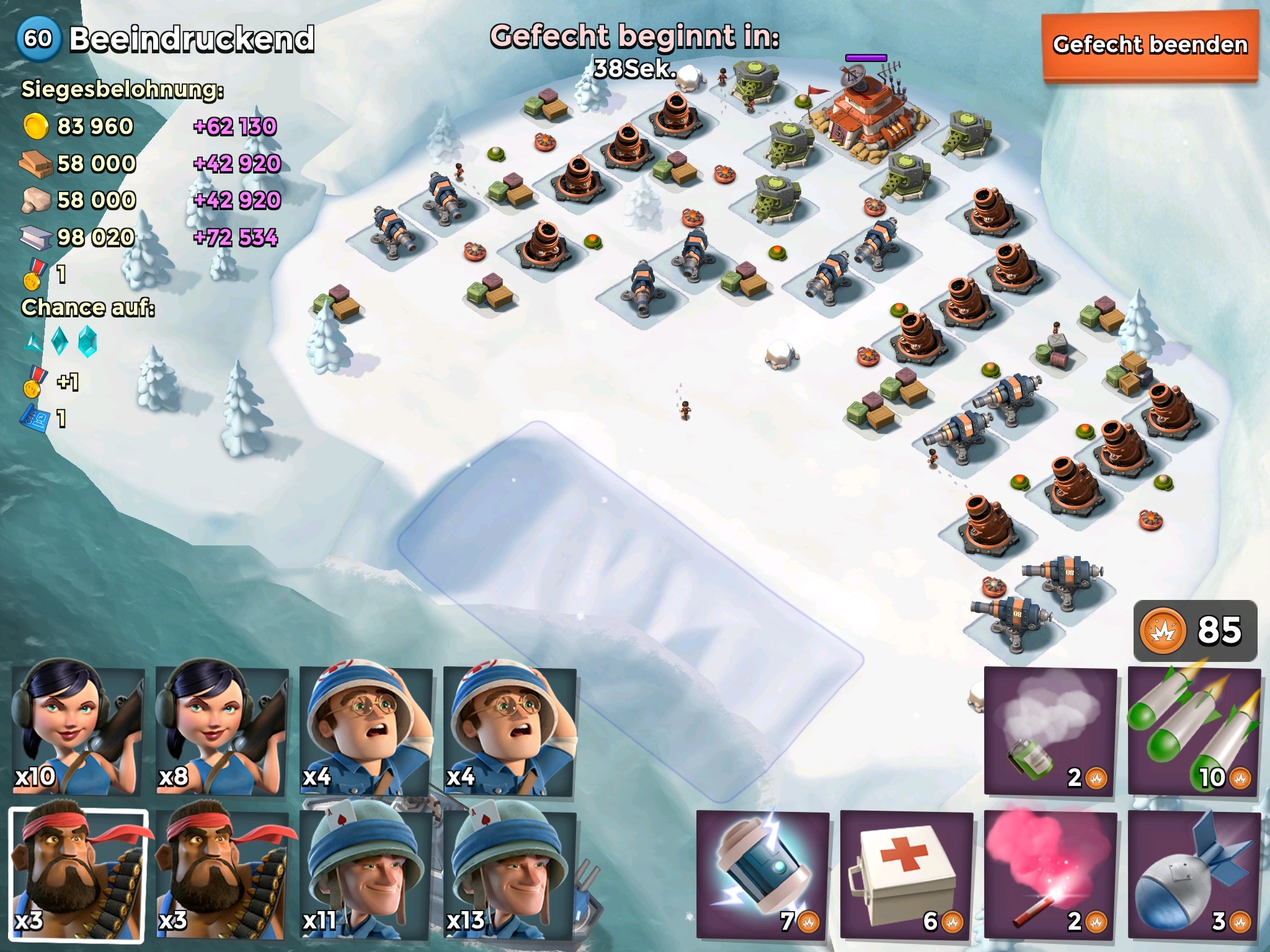Image resolution: width=1270 pixels, height=952 pixels.
Task: Activate the Smoke Screen ability
Action: pos(1050,732)
